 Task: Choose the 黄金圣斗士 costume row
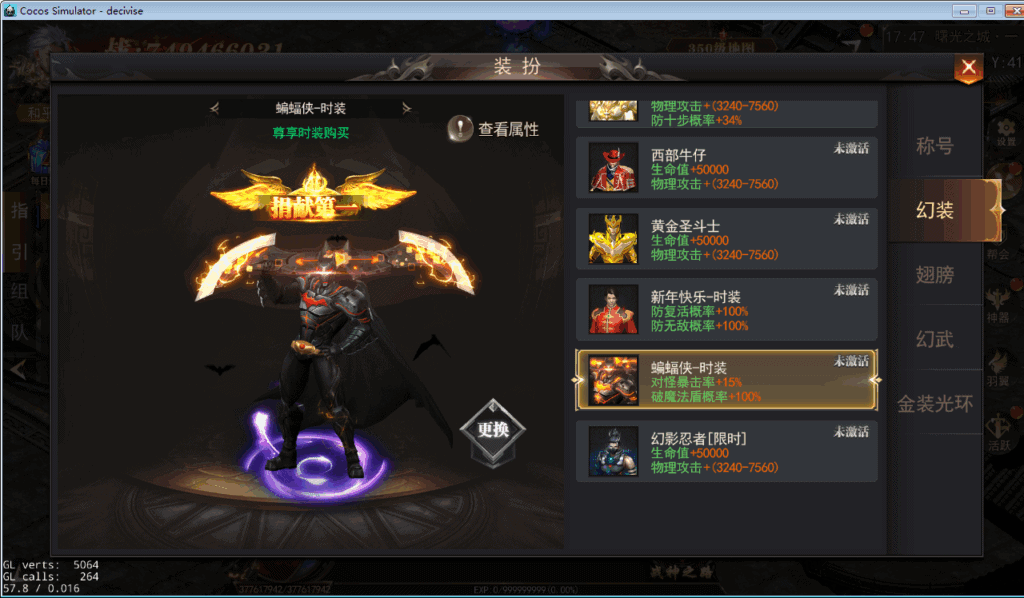(727, 238)
